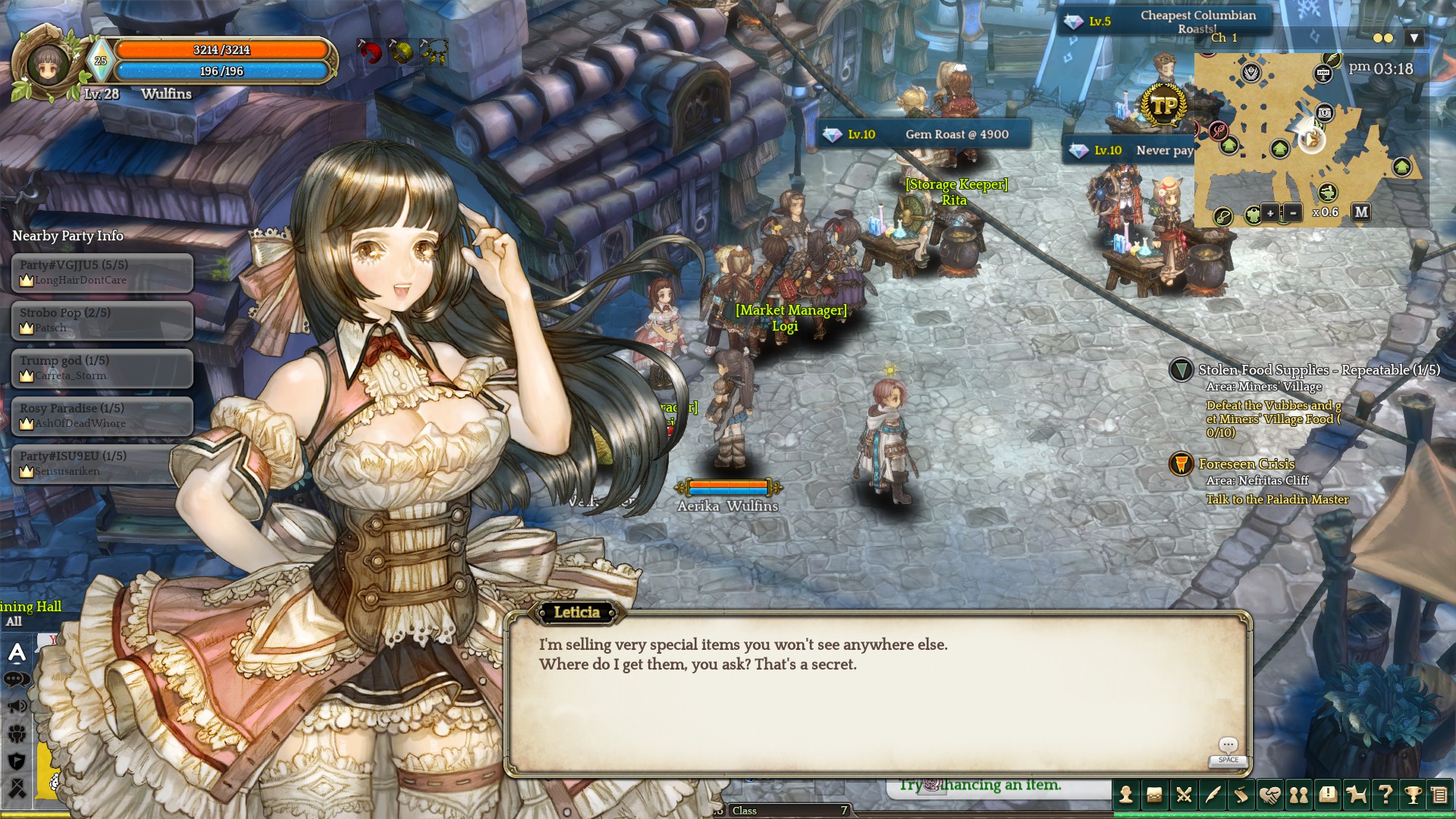Open the TP shop laurel icon

click(1164, 105)
